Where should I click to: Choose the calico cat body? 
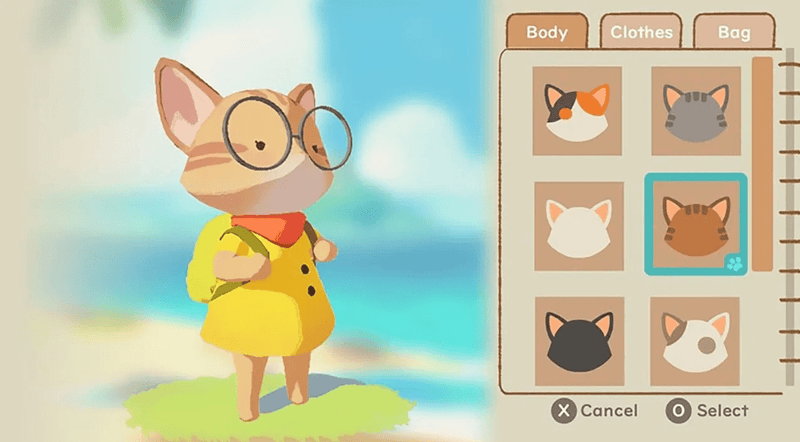click(x=577, y=111)
